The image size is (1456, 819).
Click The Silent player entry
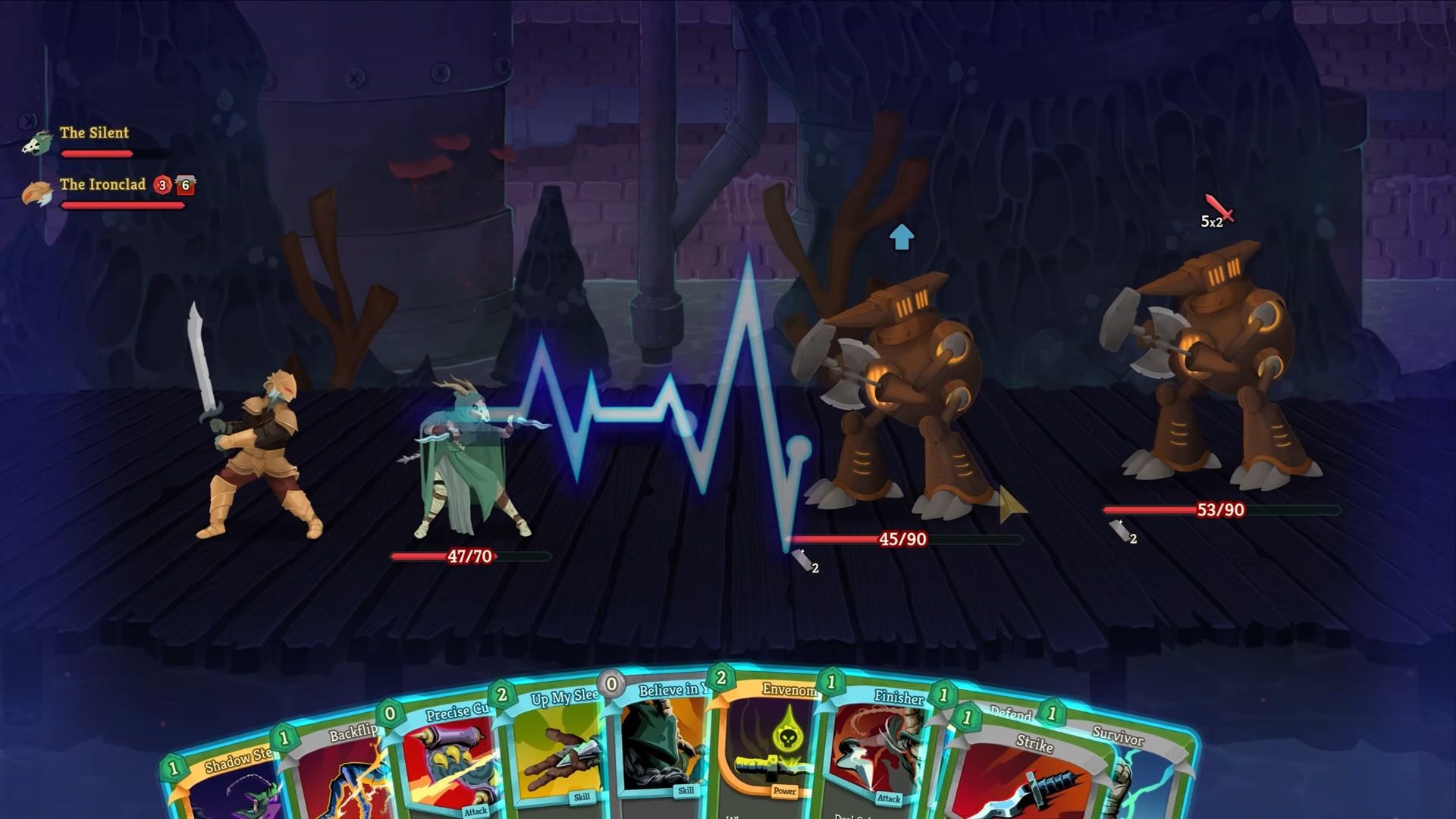pyautogui.click(x=93, y=133)
